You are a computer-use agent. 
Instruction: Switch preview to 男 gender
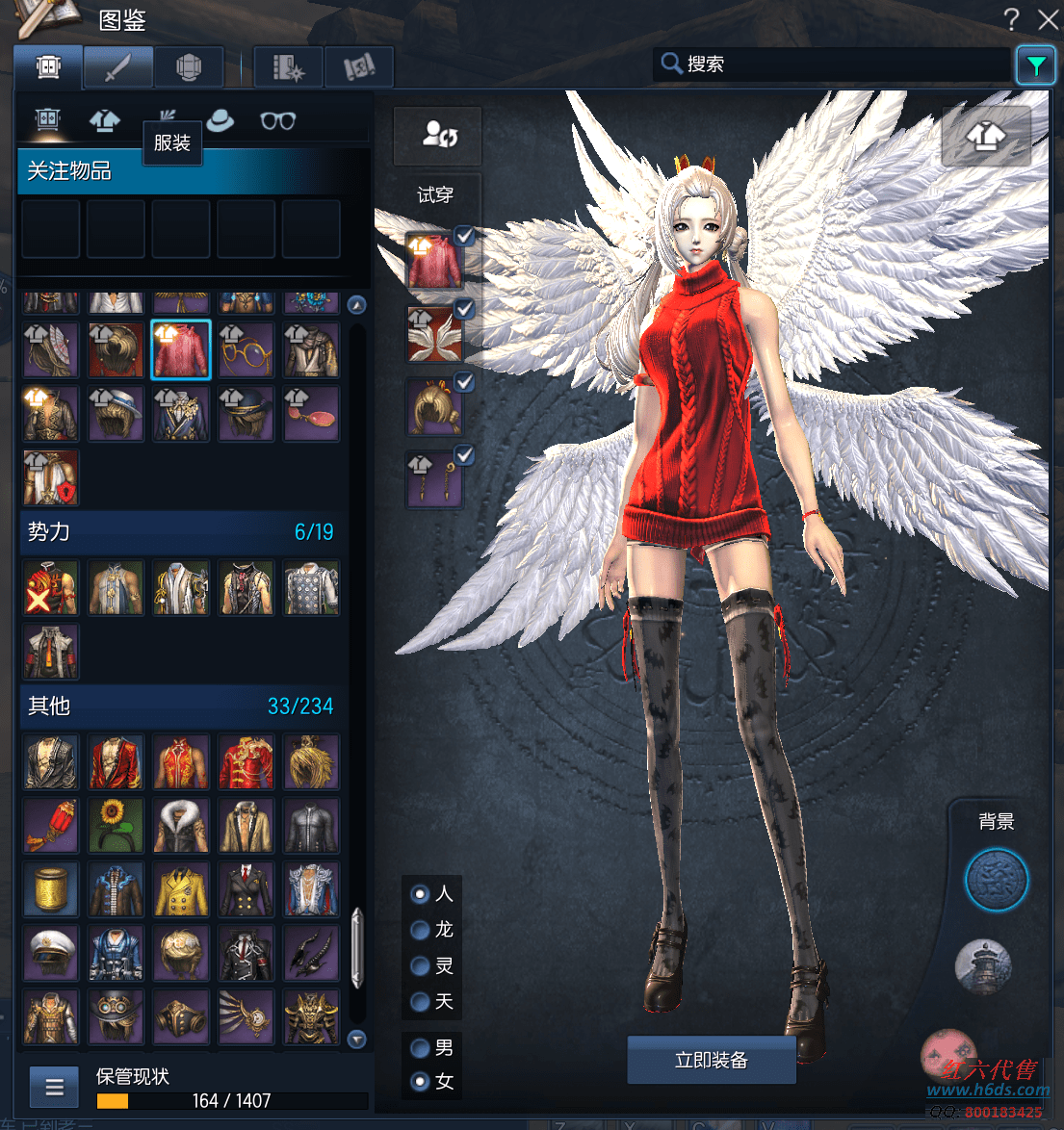(420, 1047)
